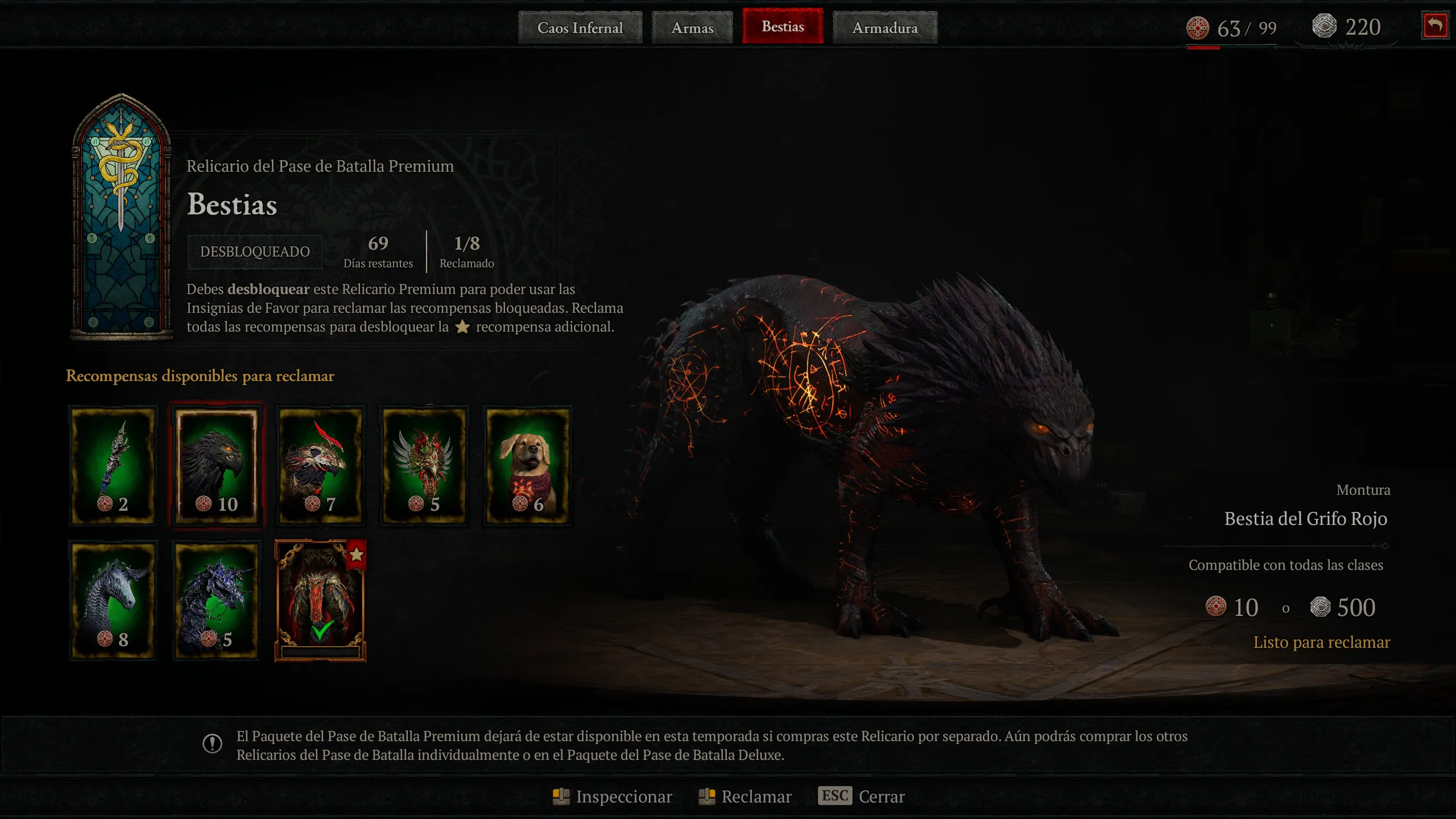This screenshot has height=819, width=1456.
Task: Choose the black griffin mount reward costing 10
Action: (217, 465)
